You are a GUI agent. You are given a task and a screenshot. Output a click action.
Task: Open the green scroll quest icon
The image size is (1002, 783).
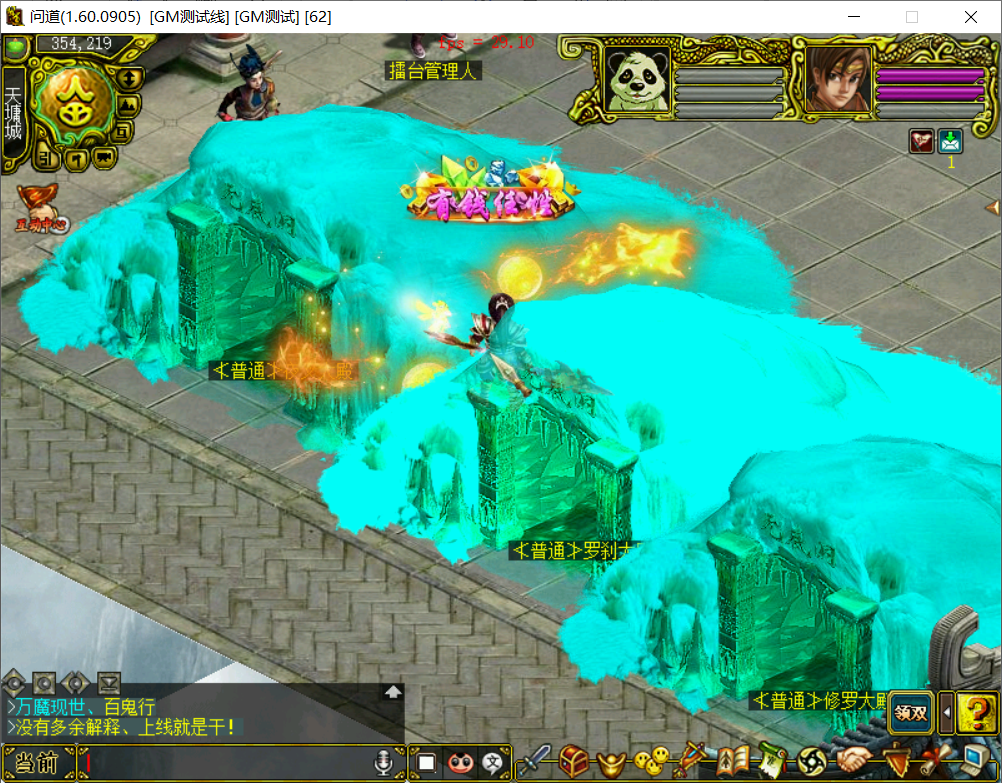pyautogui.click(x=771, y=762)
